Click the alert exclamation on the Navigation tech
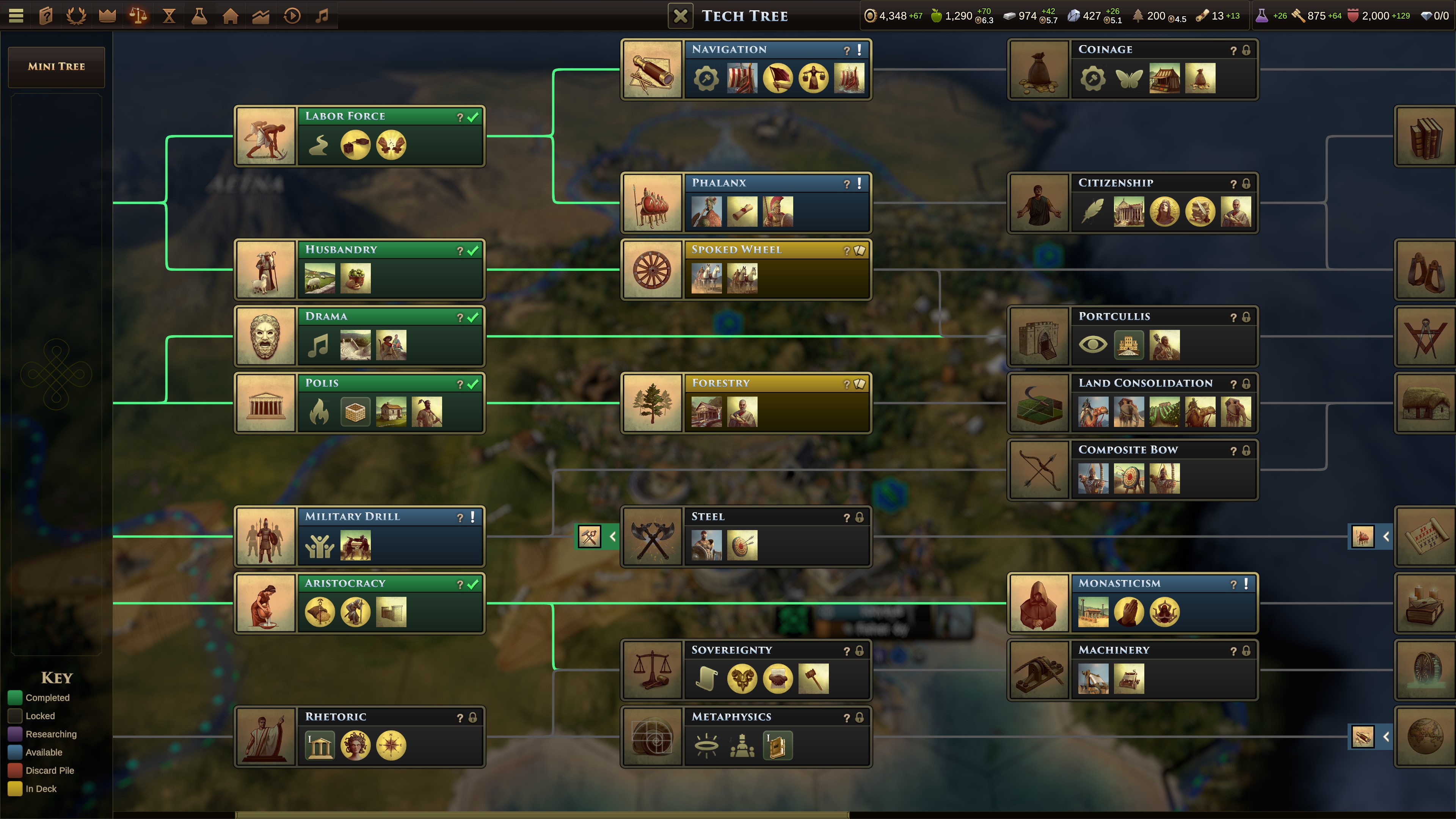Screen dimensions: 1456x819 click(860, 50)
